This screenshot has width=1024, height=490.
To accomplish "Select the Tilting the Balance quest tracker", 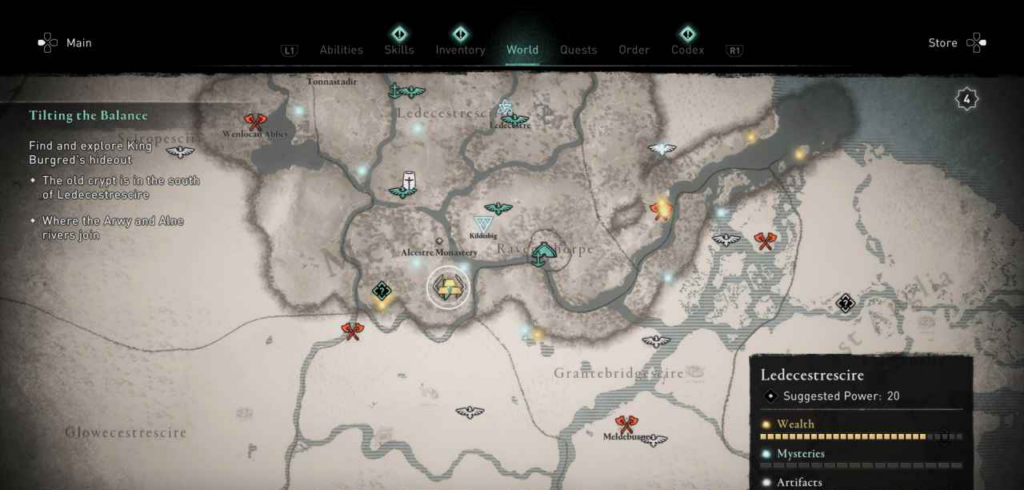I will 88,116.
